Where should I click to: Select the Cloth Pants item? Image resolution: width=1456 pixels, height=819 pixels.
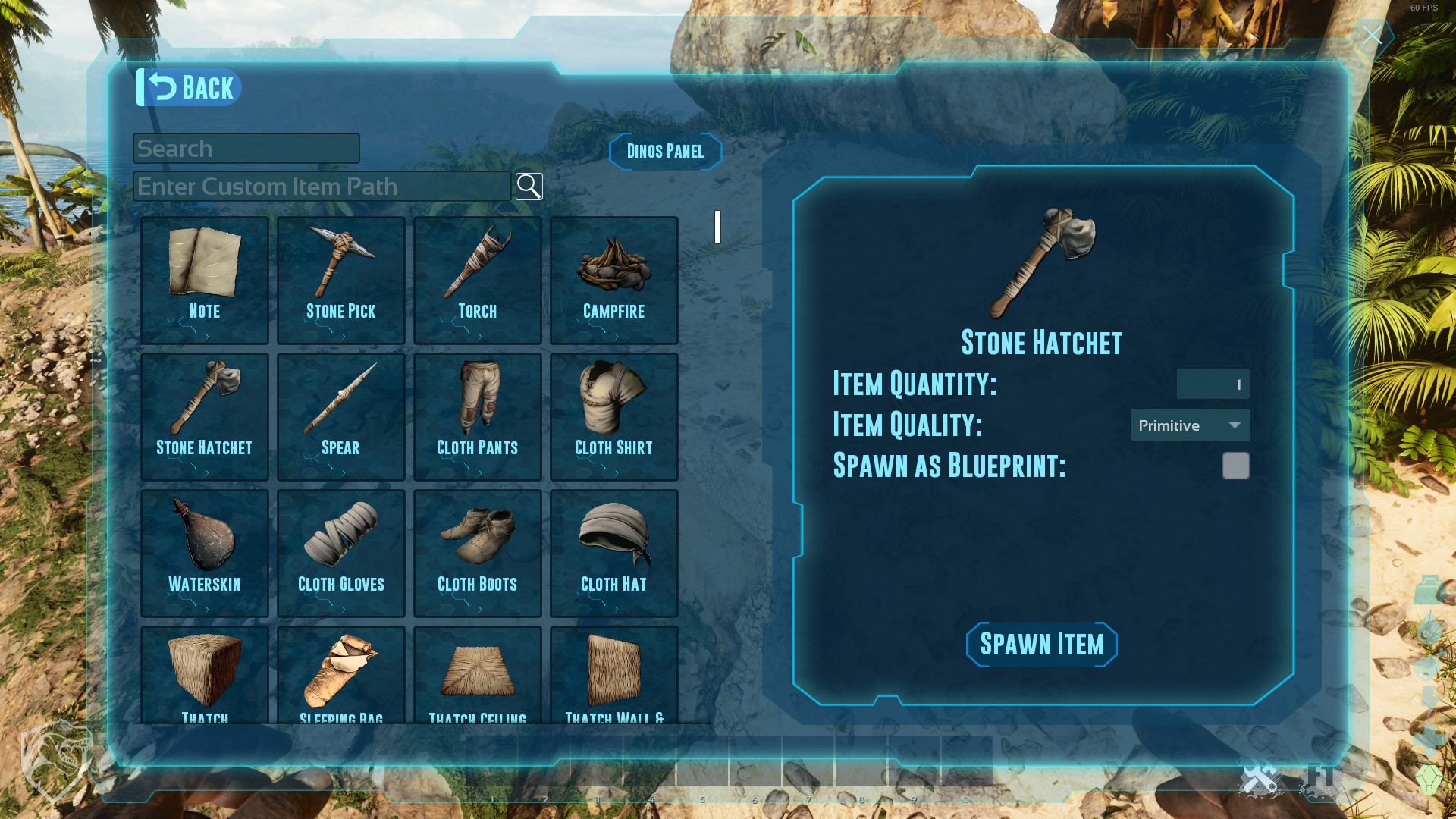coord(478,416)
